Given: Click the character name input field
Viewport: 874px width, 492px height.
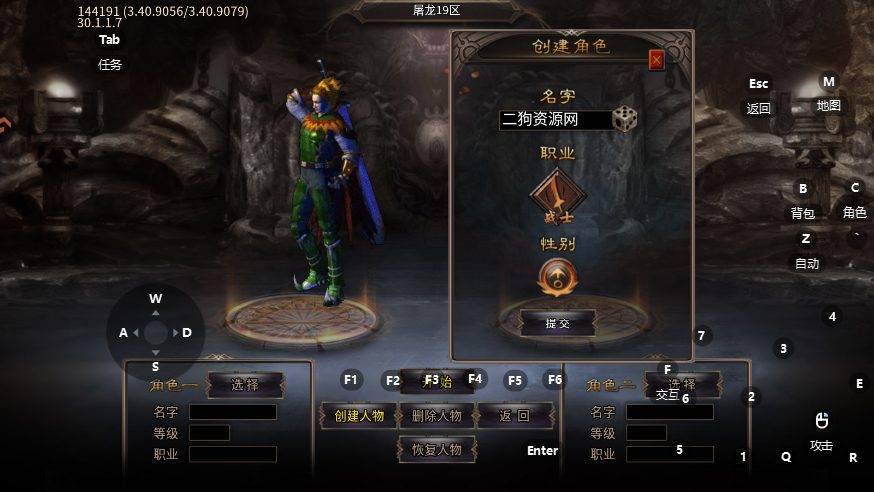Looking at the screenshot, I should (555, 120).
